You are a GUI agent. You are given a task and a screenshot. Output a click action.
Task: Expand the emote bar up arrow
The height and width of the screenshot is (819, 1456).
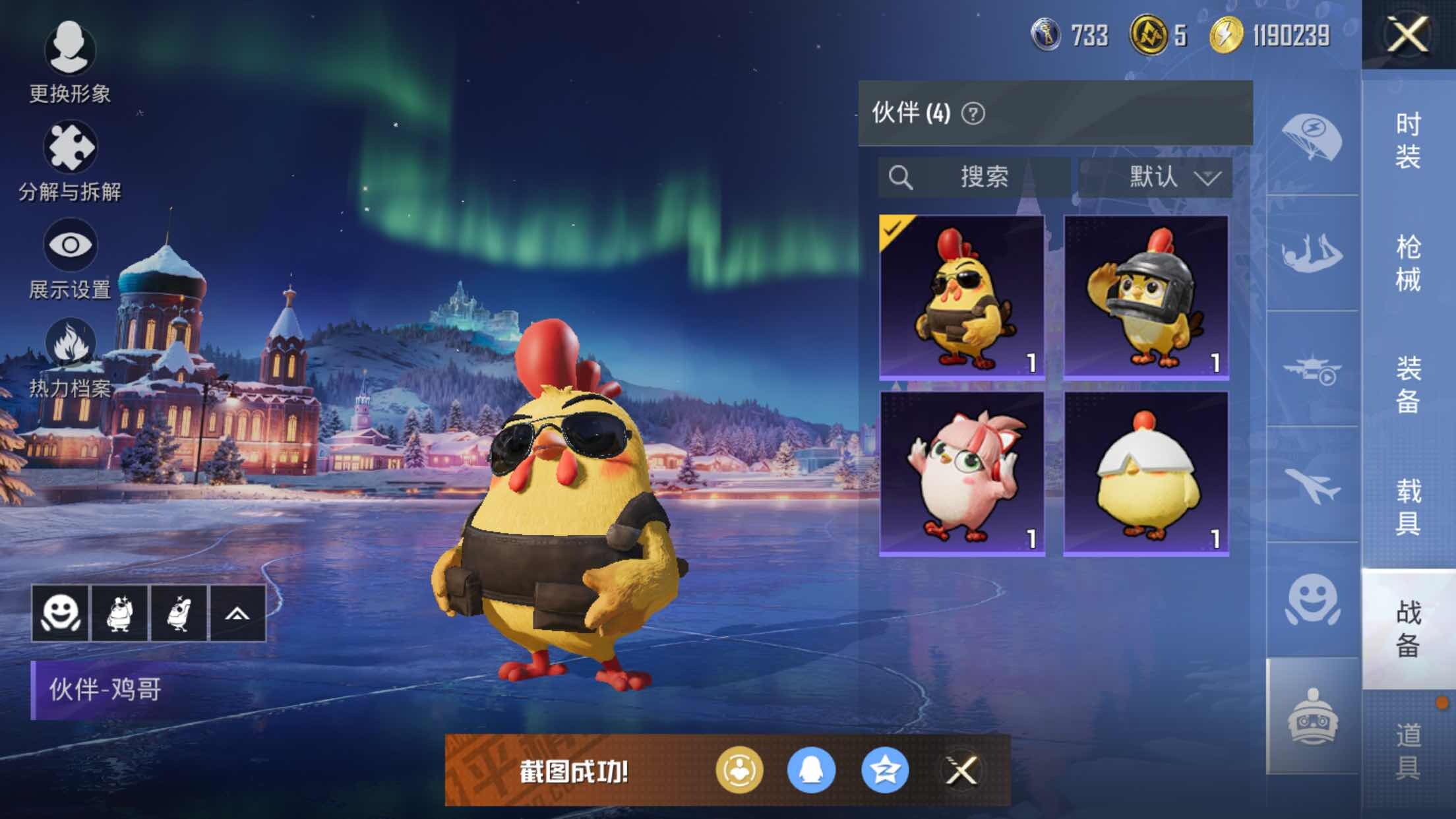[x=237, y=613]
